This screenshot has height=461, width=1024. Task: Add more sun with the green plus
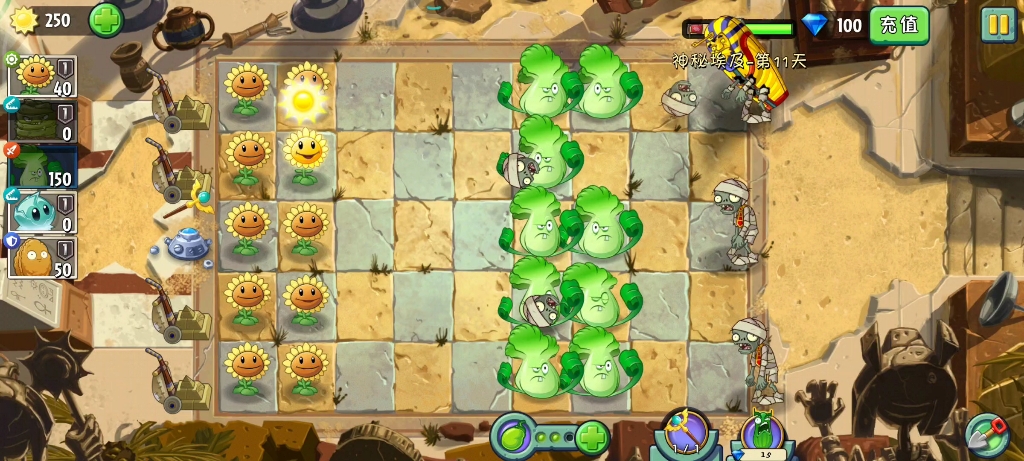(106, 19)
